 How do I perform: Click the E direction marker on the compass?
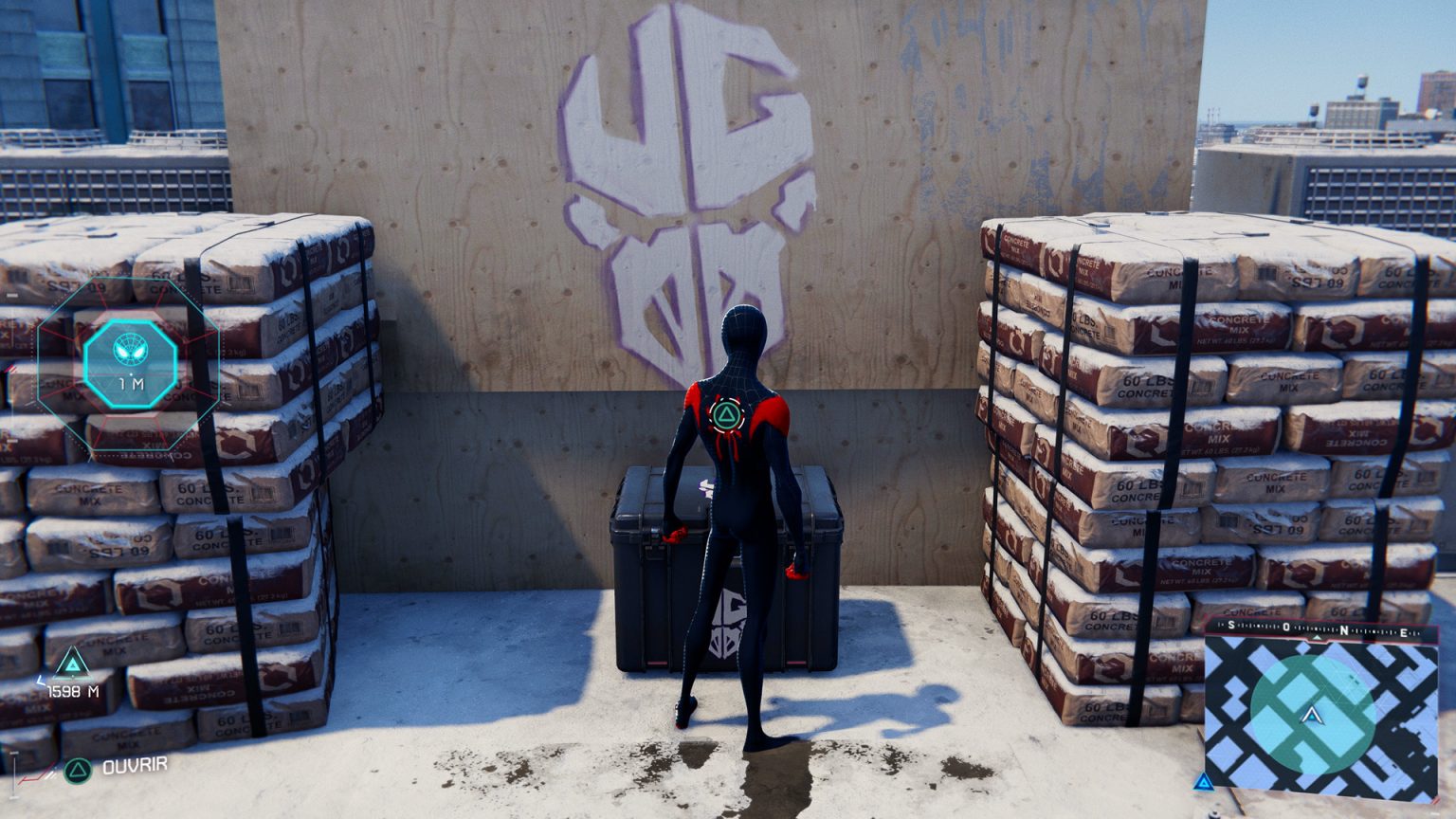point(1403,632)
